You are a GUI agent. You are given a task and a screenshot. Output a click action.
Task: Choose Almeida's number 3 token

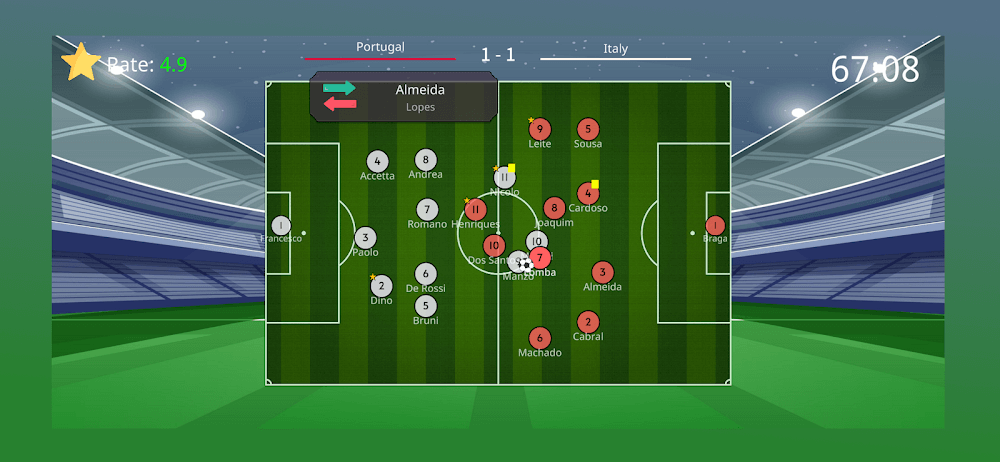point(602,272)
